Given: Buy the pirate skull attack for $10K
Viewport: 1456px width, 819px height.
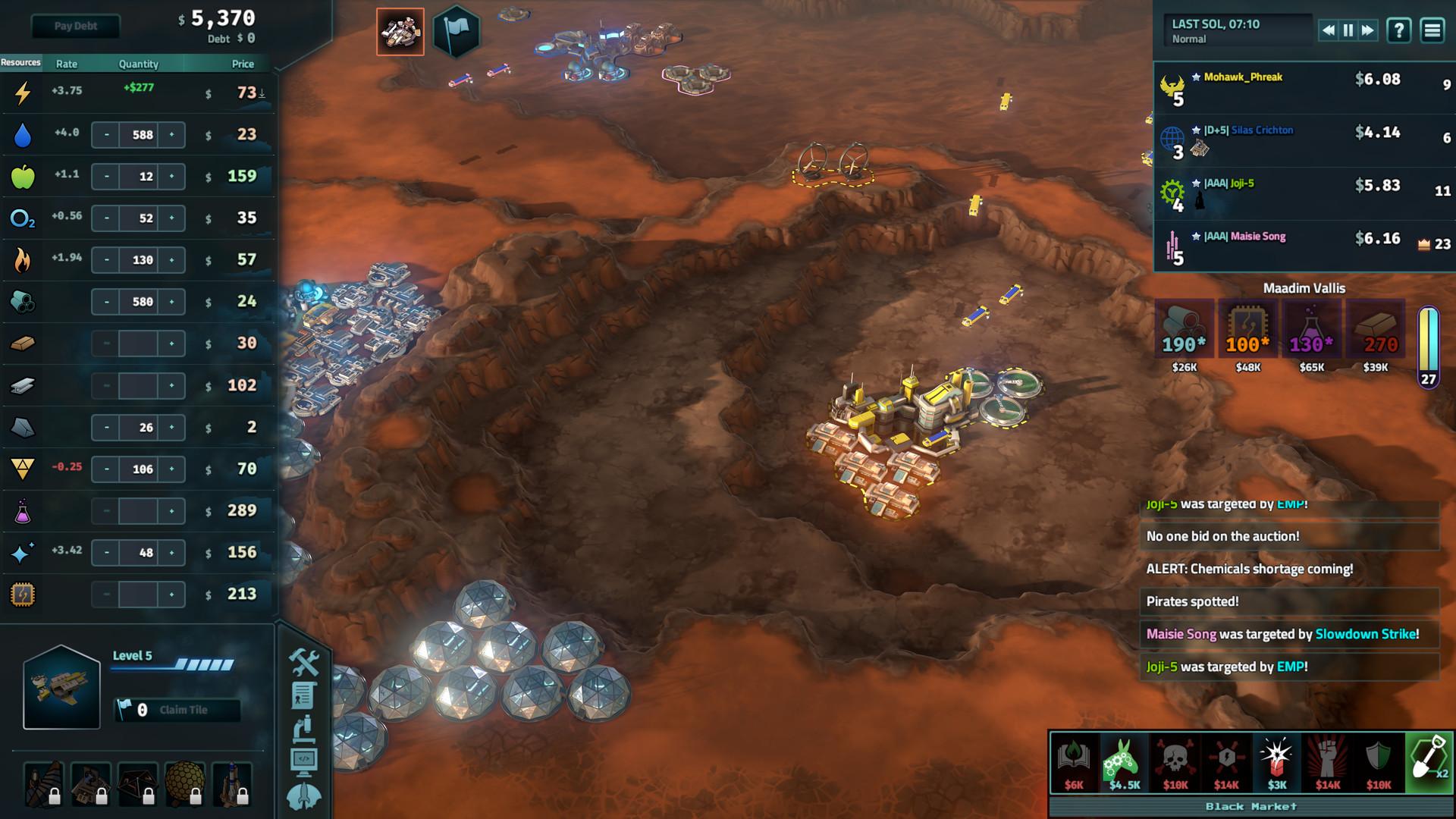Looking at the screenshot, I should tap(1173, 757).
